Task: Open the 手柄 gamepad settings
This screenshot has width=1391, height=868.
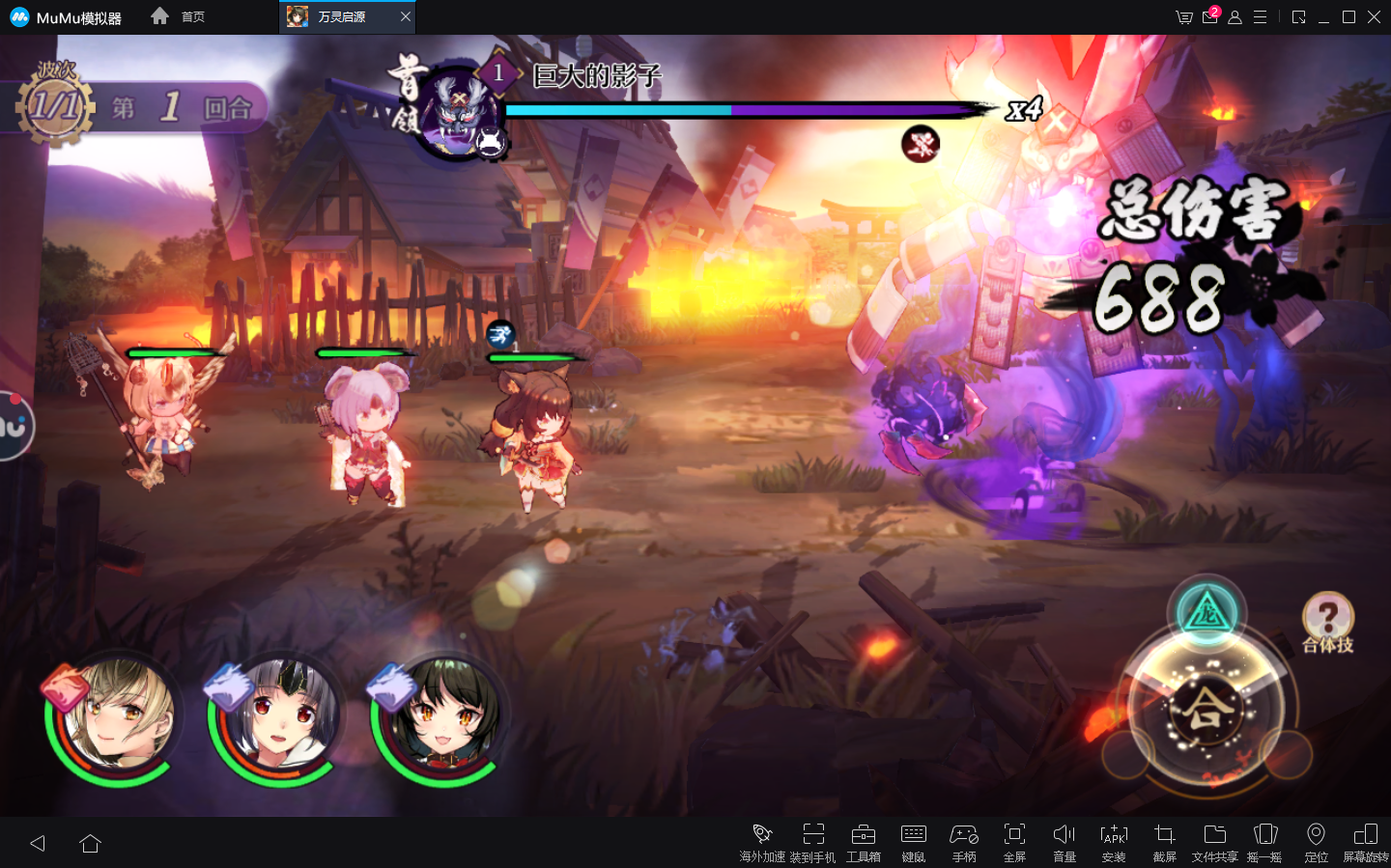Action: tap(963, 841)
